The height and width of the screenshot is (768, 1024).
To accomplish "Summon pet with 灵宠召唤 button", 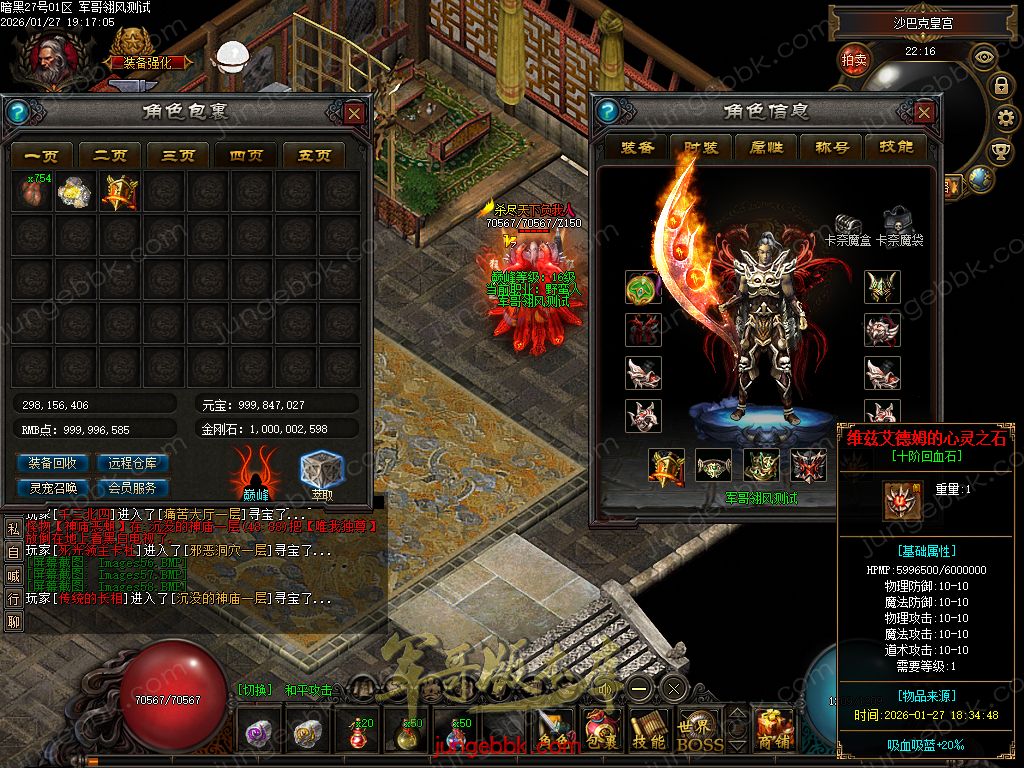I will pos(53,488).
